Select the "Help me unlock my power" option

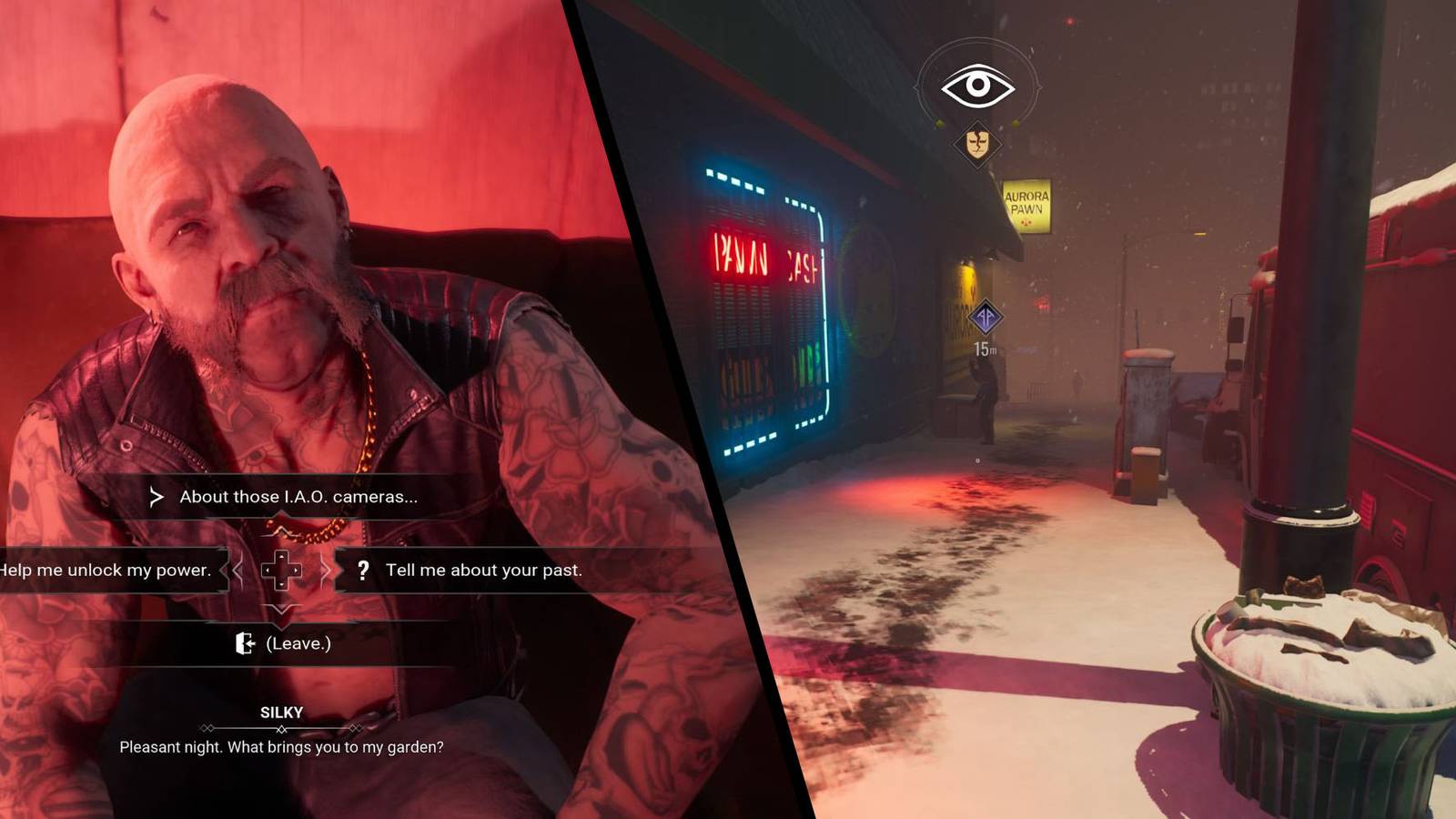107,571
